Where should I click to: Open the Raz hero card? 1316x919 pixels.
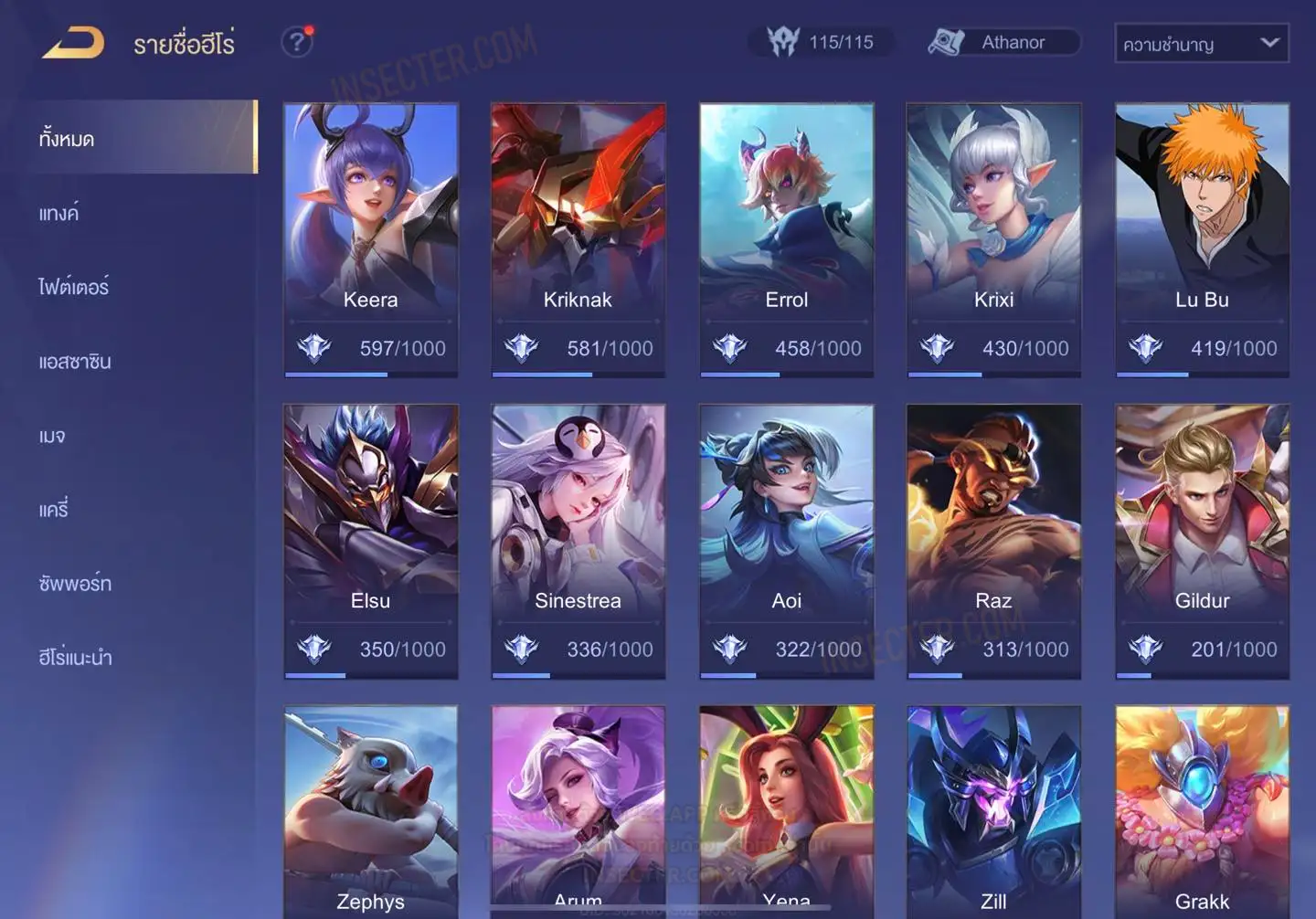tap(993, 541)
